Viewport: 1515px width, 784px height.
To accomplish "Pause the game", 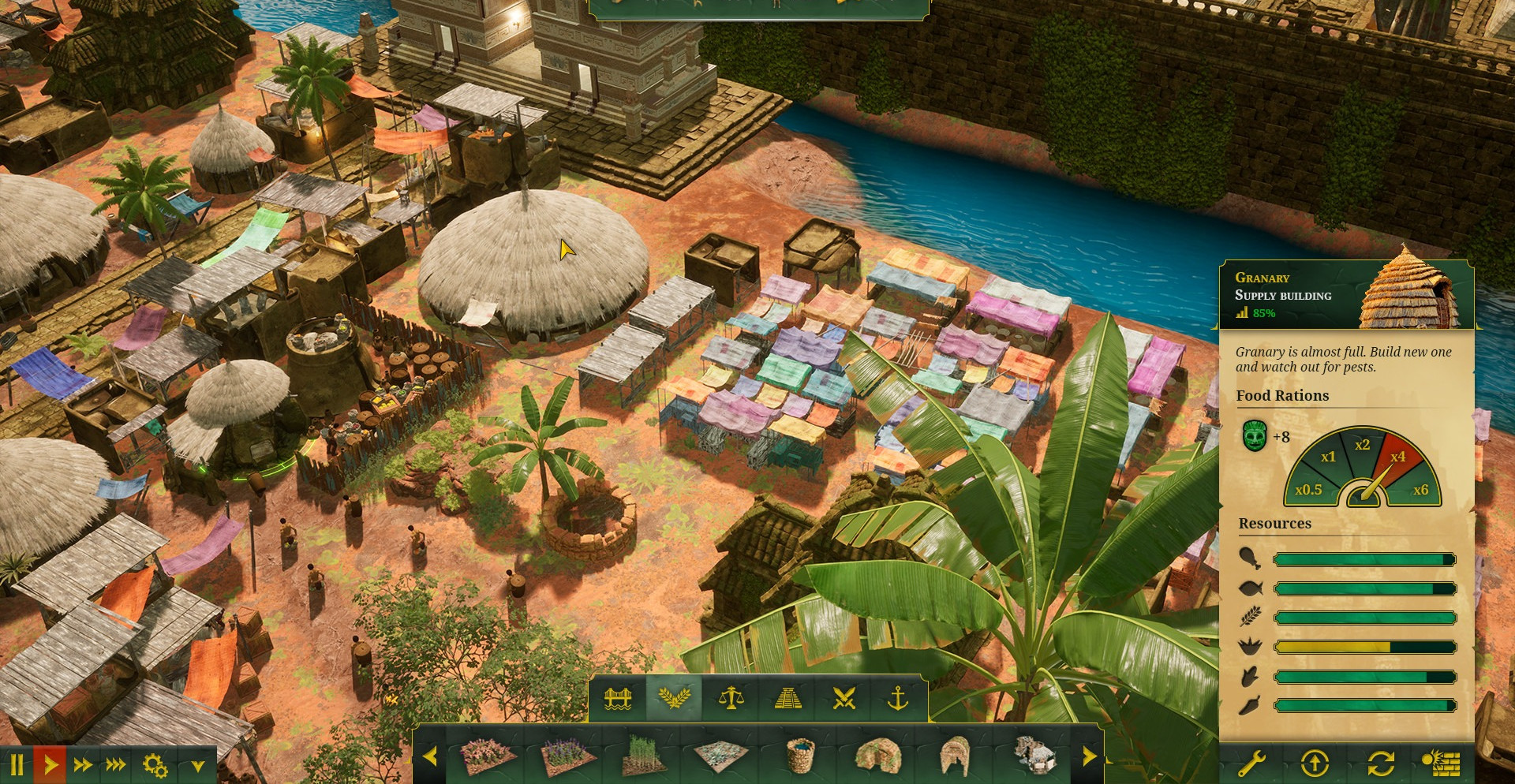I will pyautogui.click(x=17, y=764).
